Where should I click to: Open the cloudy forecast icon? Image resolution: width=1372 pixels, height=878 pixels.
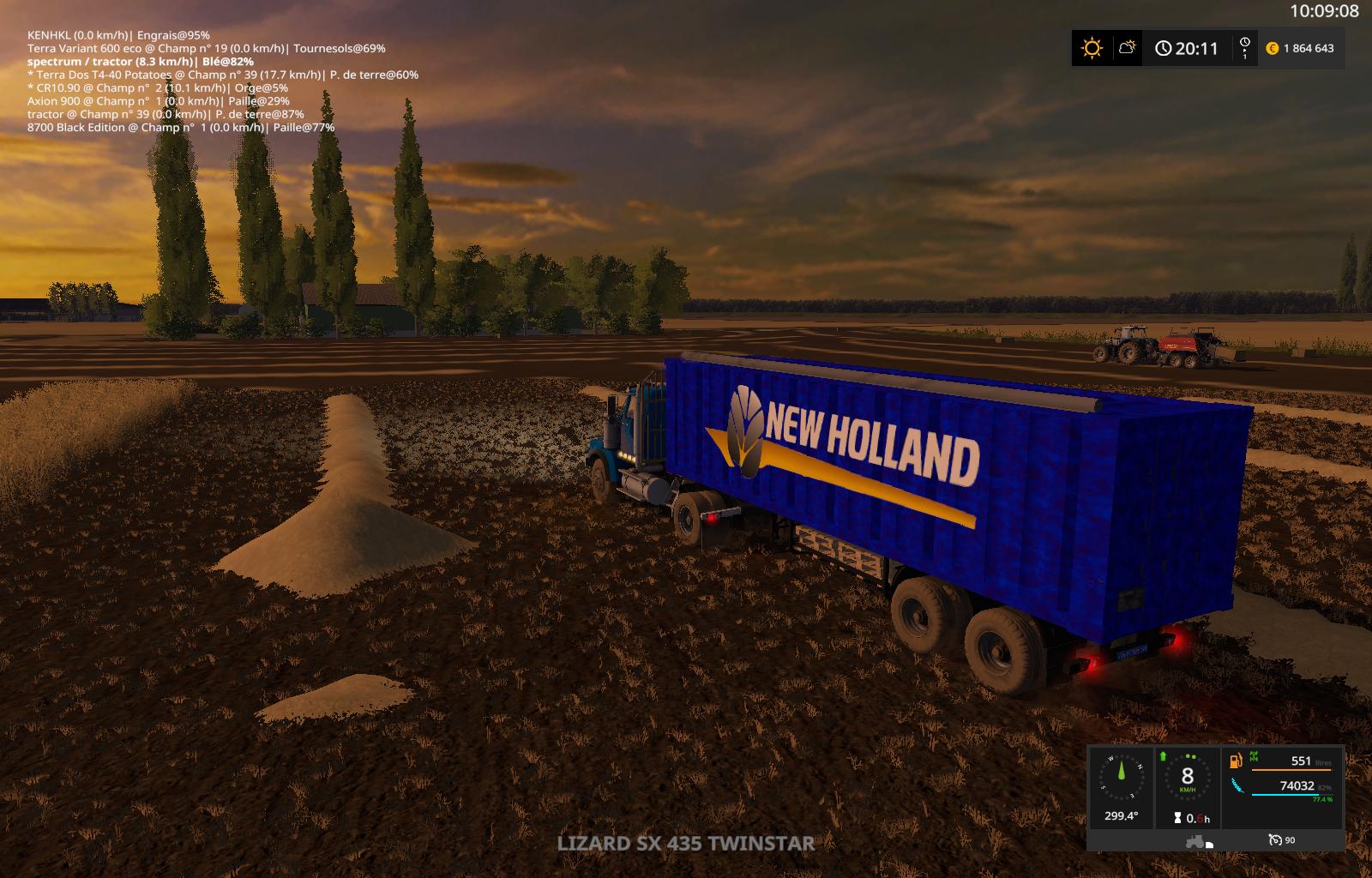1128,48
